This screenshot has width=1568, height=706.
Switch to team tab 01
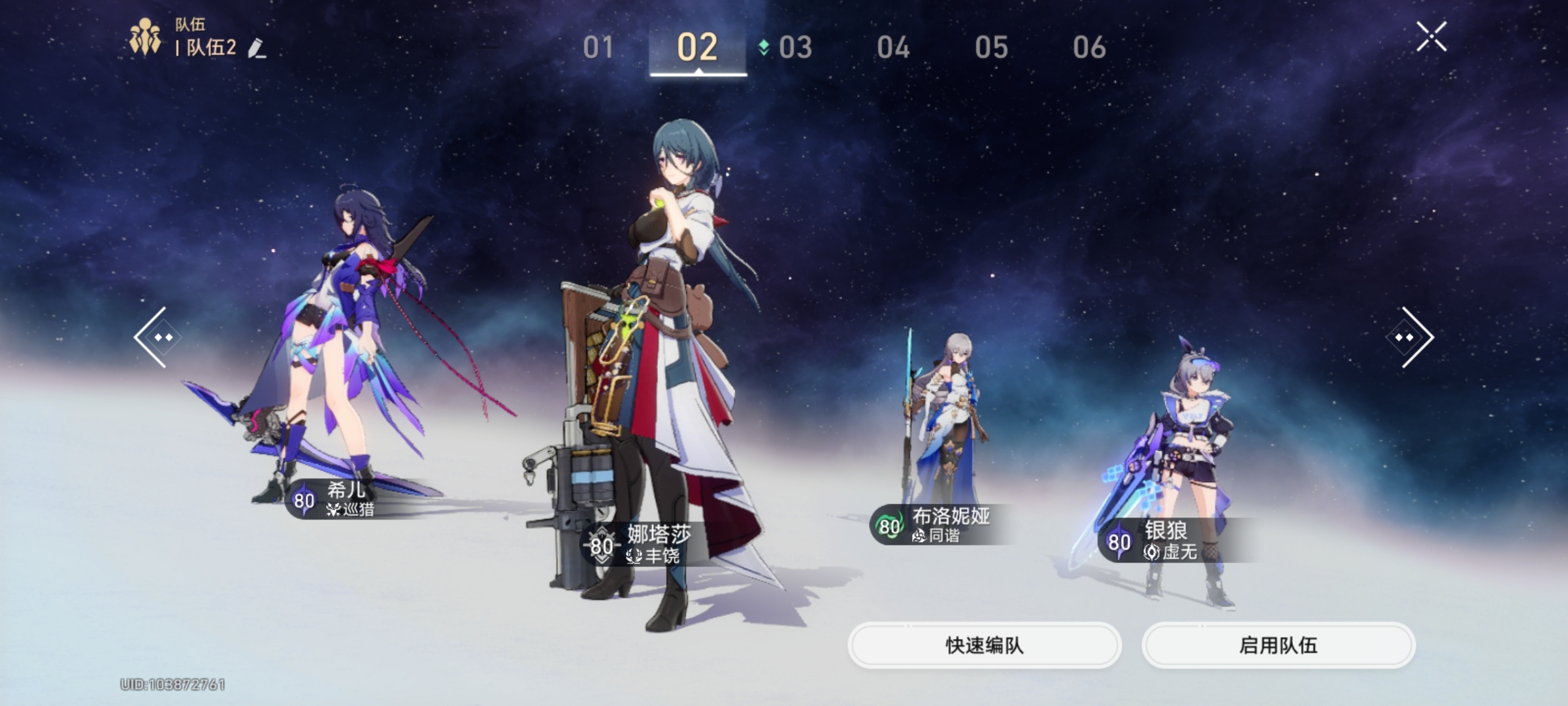tap(598, 48)
